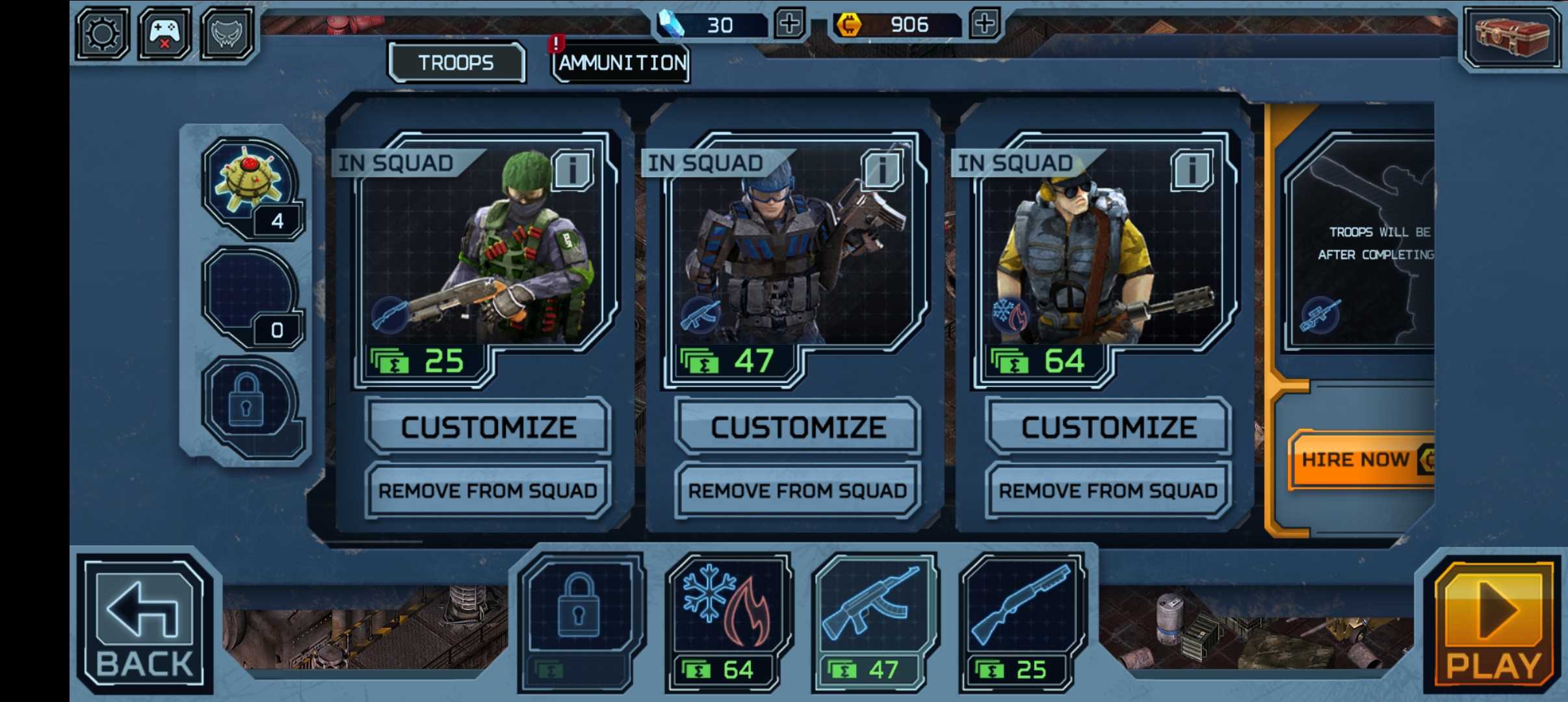The image size is (1568, 702).
Task: Open the gear settings menu
Action: point(103,33)
